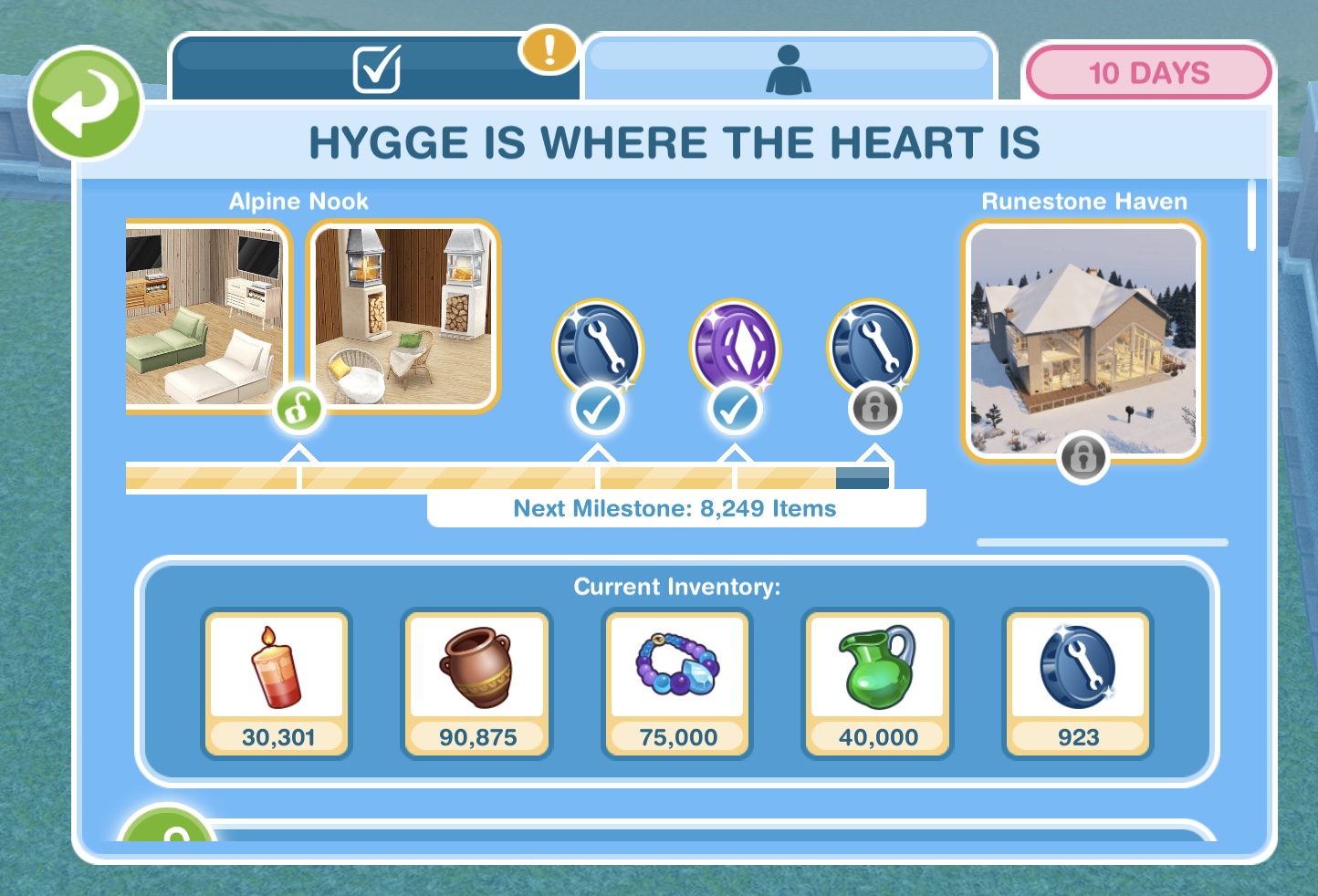Click the green unlocked padlock badge
This screenshot has width=1318, height=896.
[298, 409]
